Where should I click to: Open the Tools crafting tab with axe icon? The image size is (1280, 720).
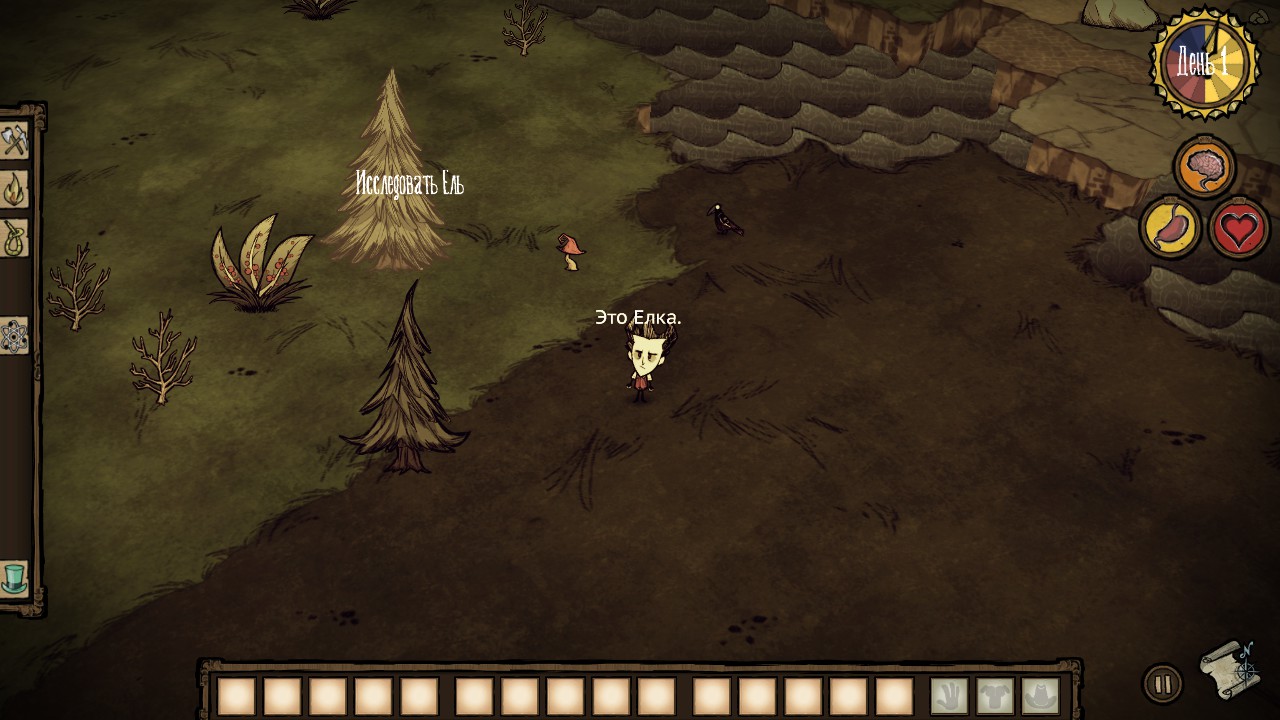coord(14,140)
